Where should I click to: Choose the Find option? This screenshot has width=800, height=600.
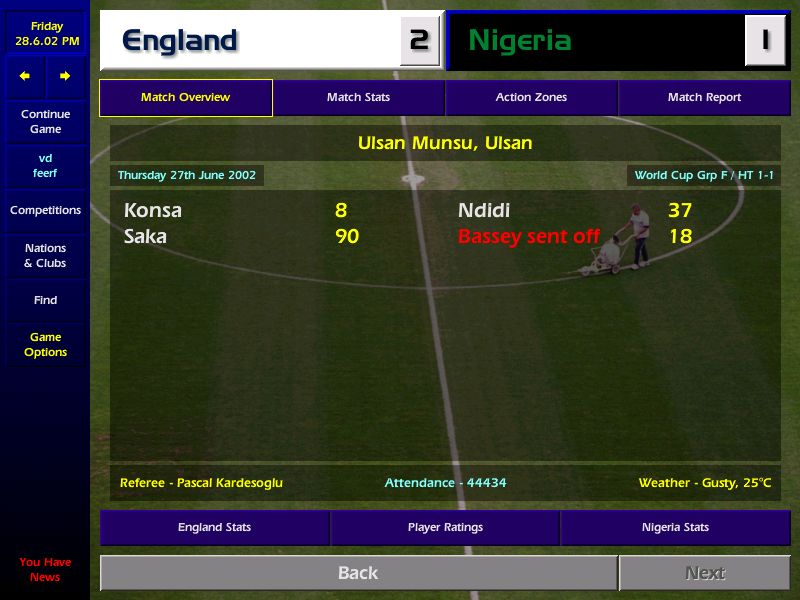click(x=45, y=300)
